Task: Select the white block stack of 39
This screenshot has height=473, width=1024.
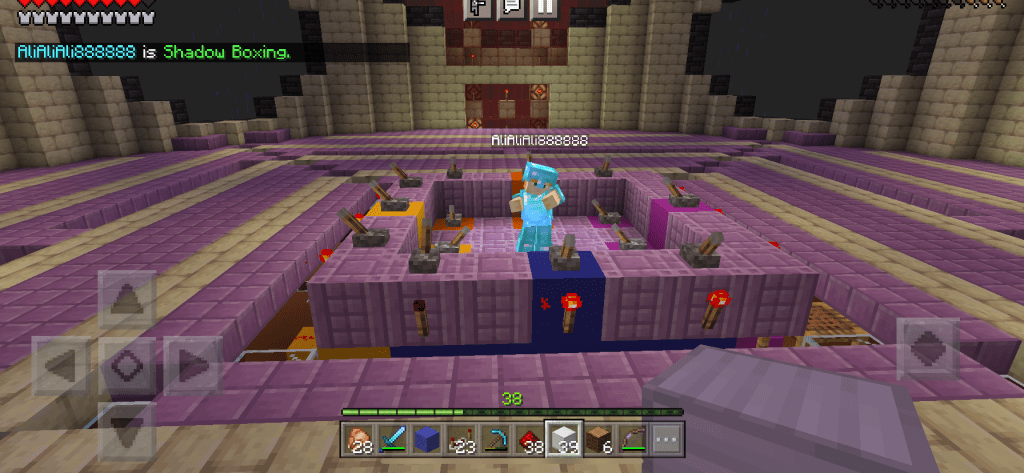Action: [x=563, y=438]
